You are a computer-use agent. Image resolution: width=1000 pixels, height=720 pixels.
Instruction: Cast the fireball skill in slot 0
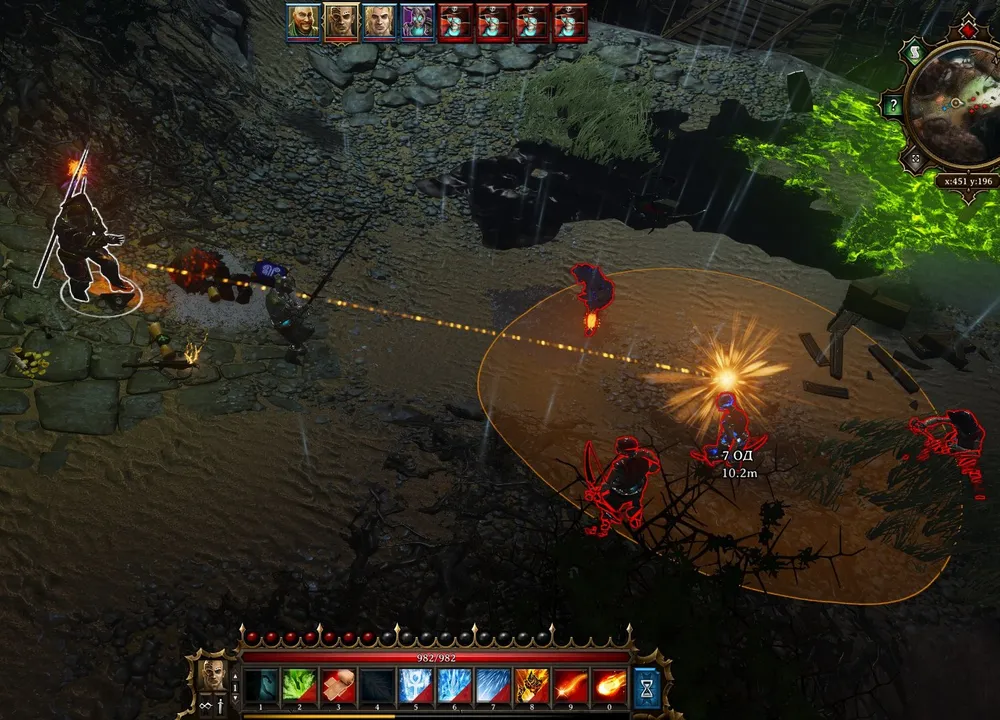tap(610, 686)
